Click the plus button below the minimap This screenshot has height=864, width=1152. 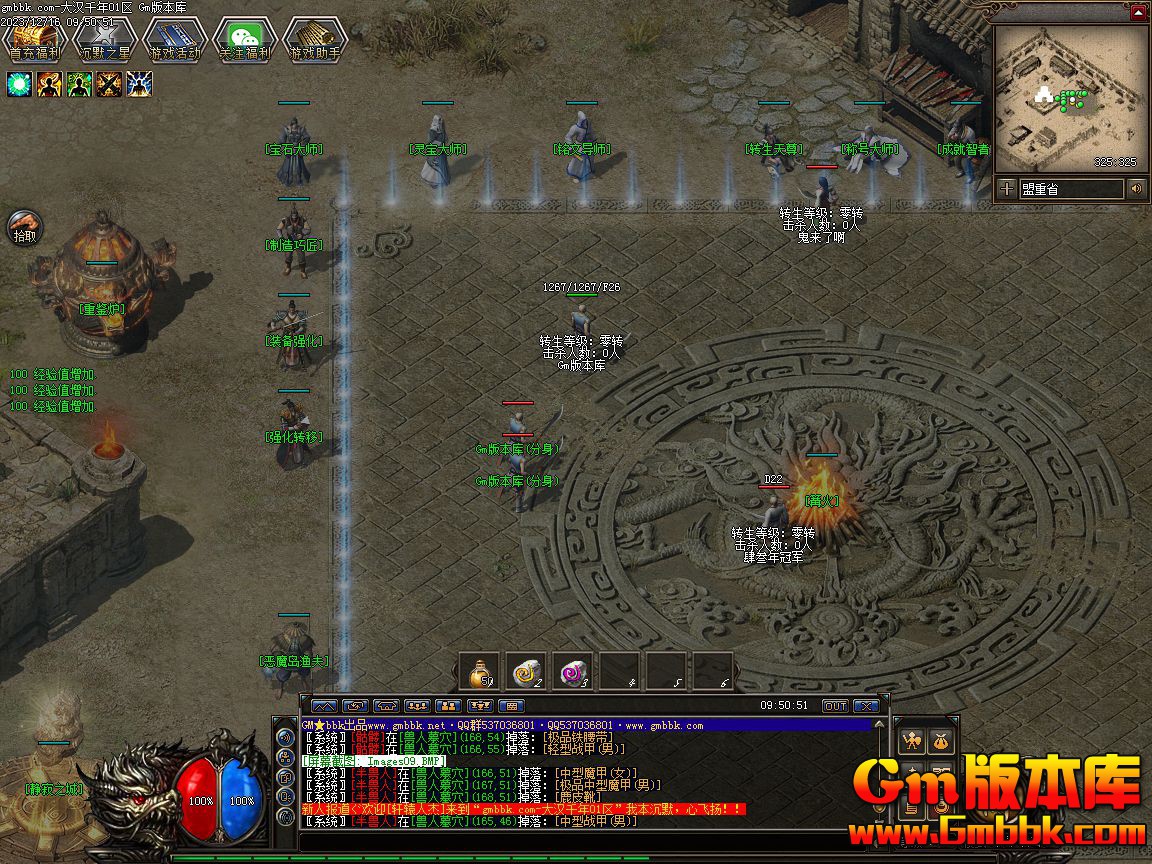pos(1007,189)
